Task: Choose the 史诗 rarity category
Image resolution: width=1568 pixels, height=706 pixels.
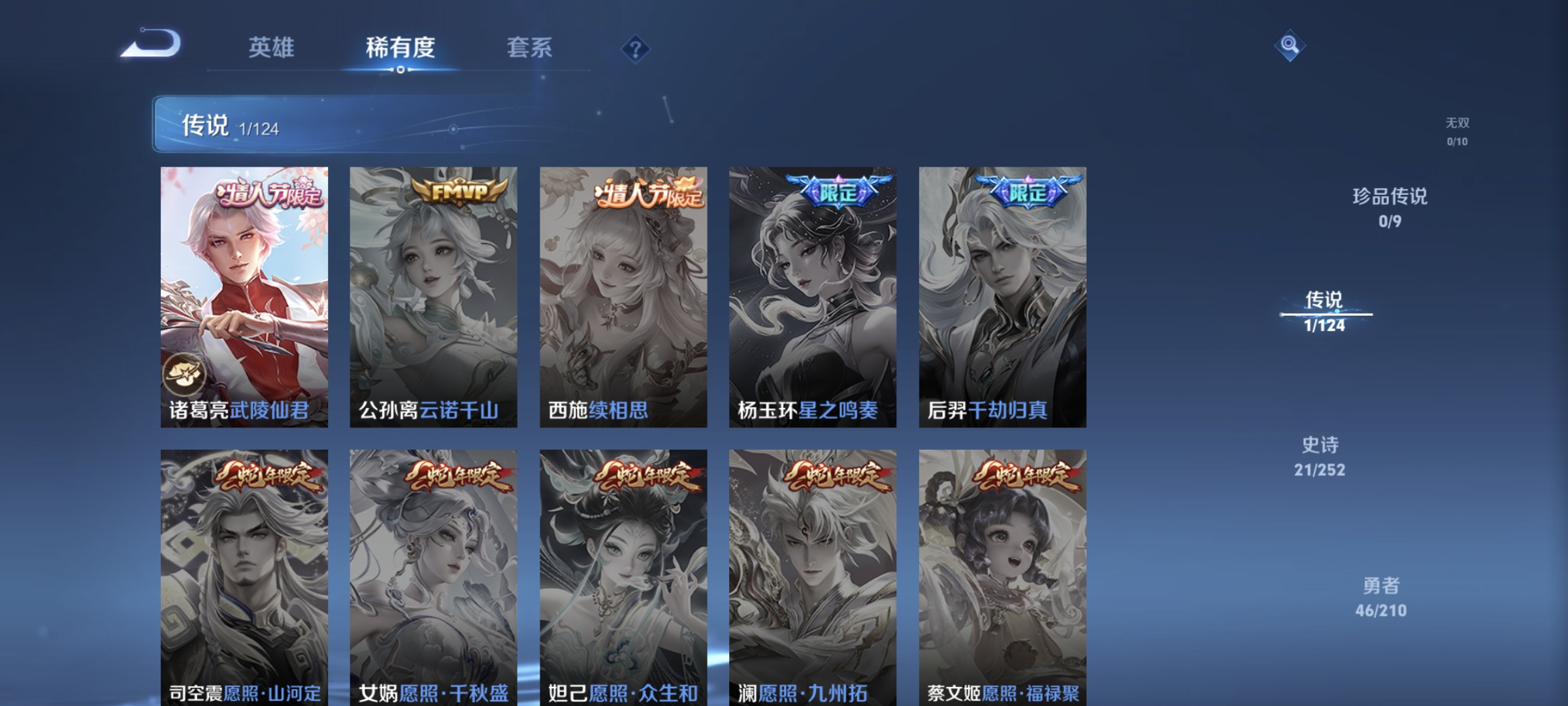Action: point(1320,456)
